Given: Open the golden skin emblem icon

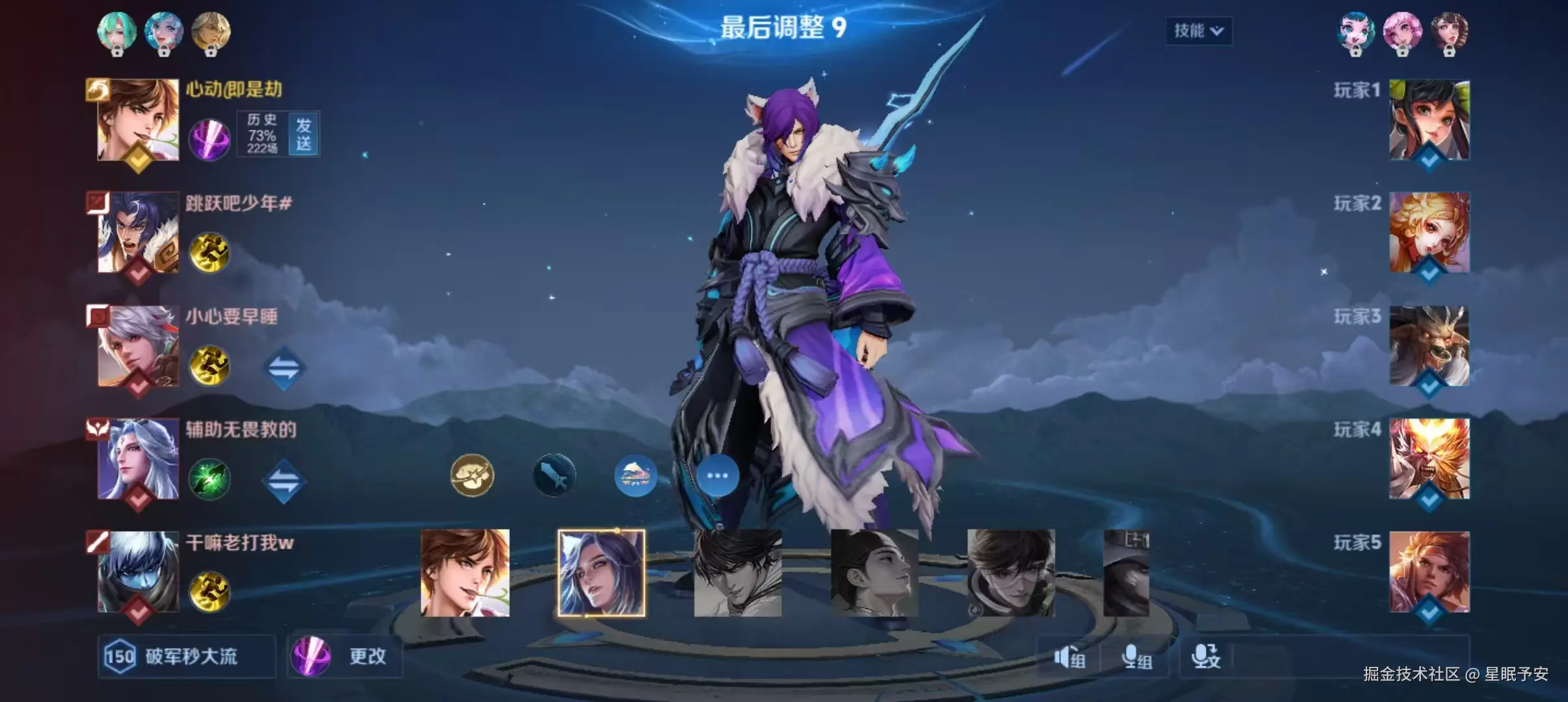Looking at the screenshot, I should (473, 475).
